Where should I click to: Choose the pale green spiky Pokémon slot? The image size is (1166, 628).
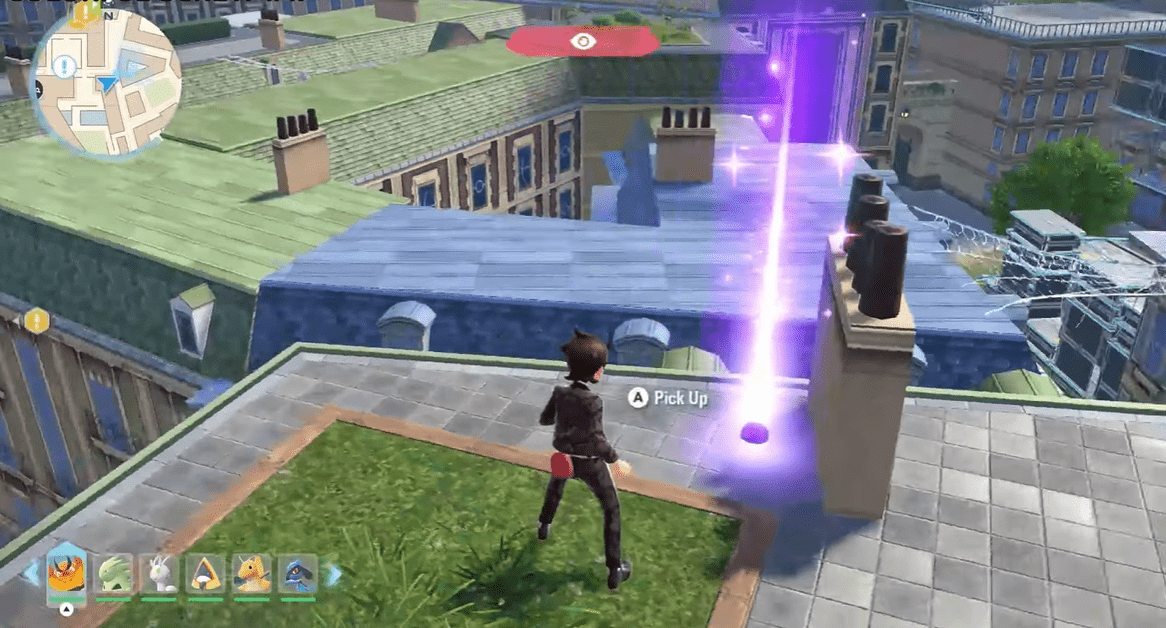[x=114, y=574]
